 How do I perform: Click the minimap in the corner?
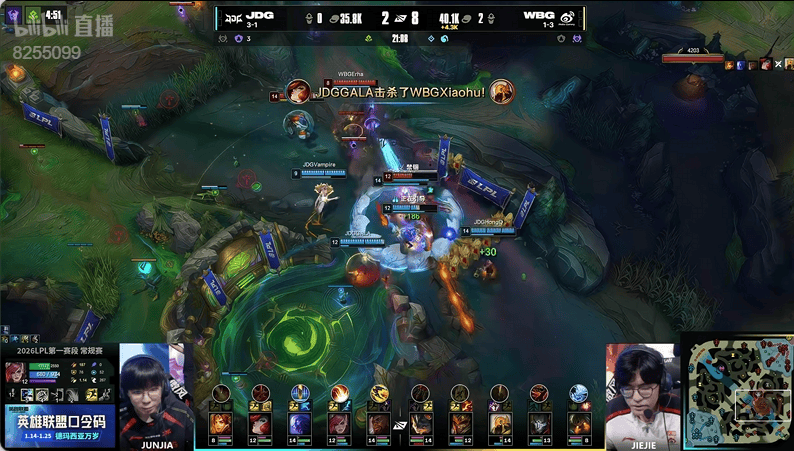click(x=737, y=391)
